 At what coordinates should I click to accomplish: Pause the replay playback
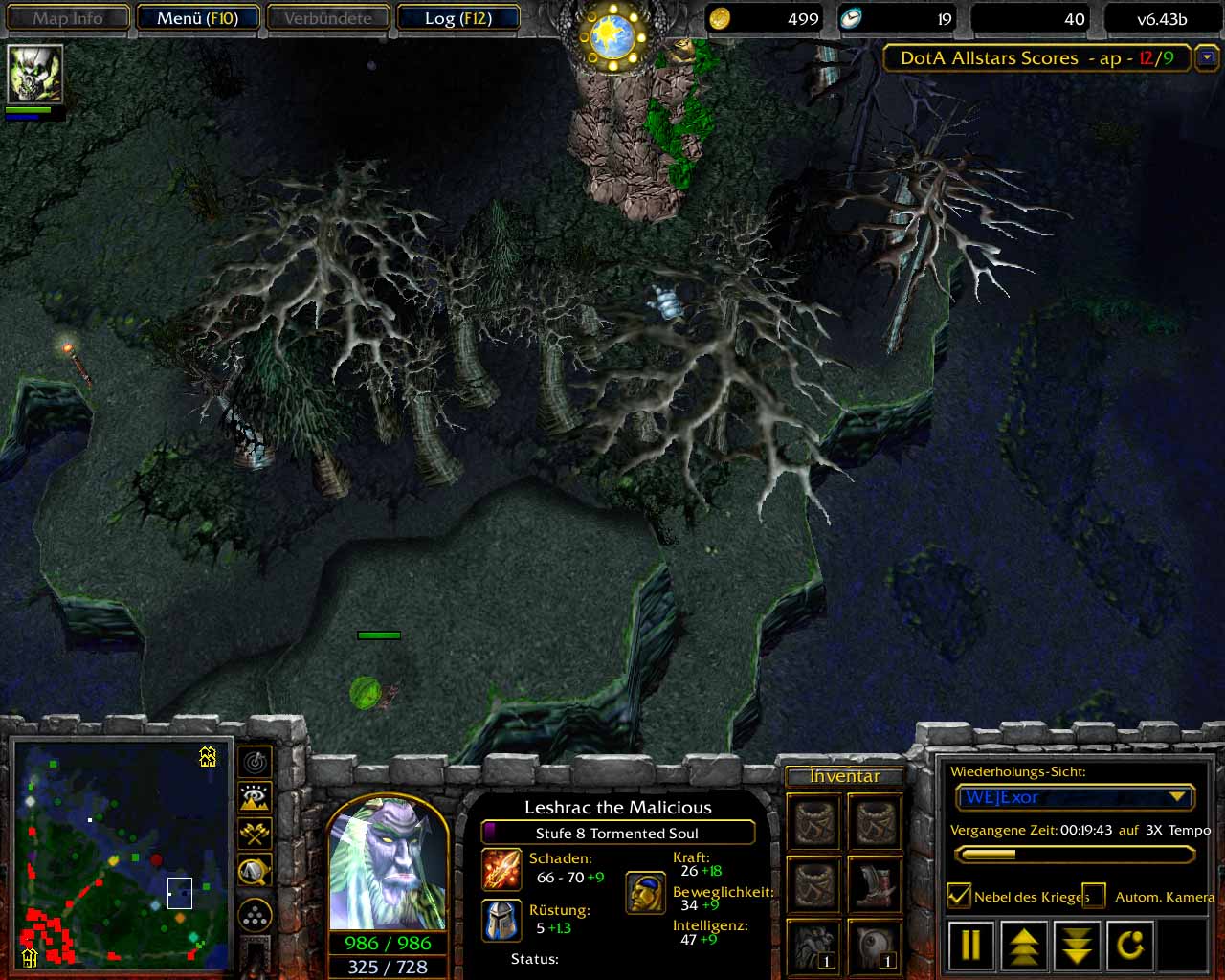(x=970, y=946)
